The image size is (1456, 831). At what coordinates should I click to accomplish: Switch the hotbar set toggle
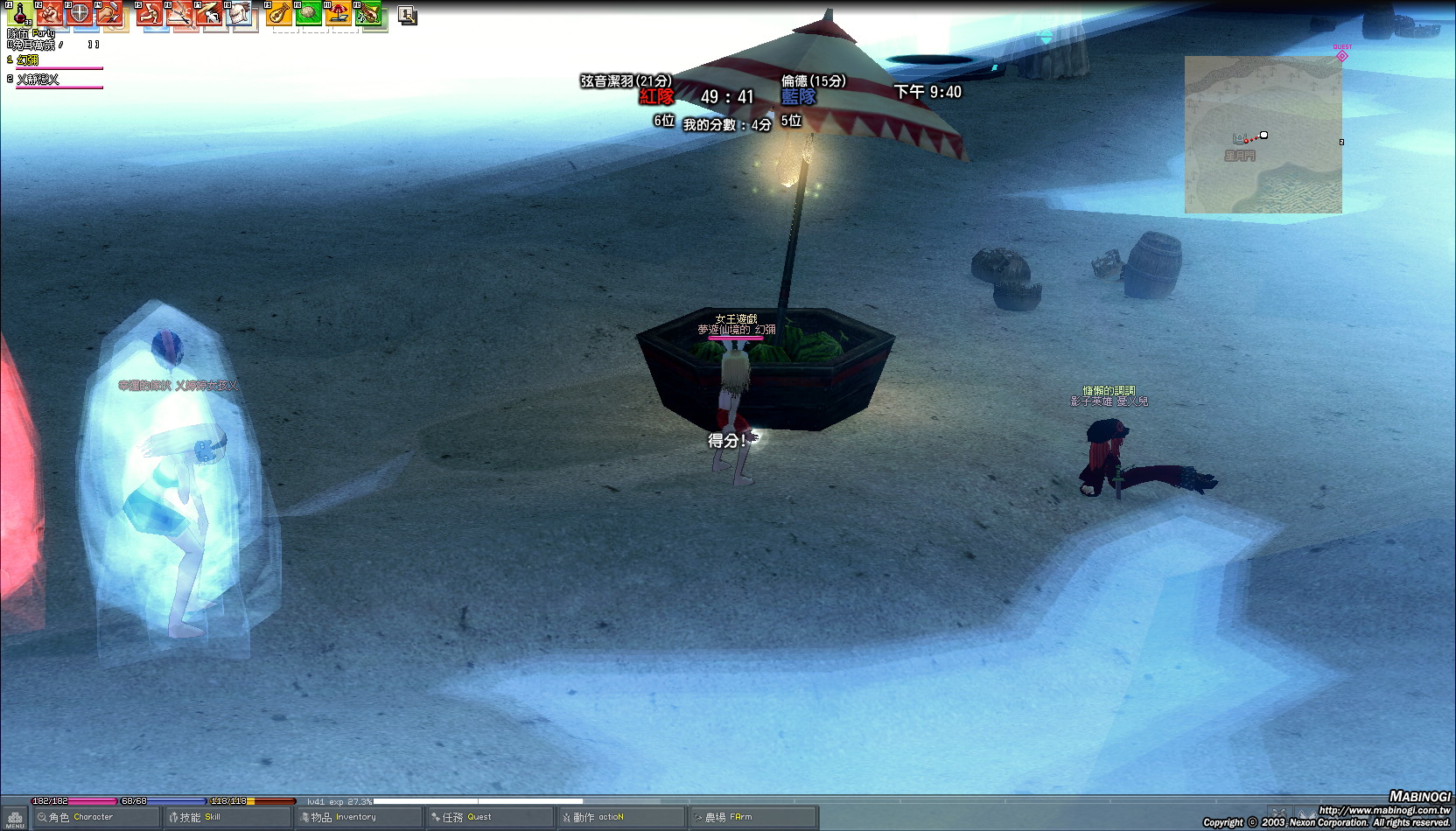tap(407, 15)
